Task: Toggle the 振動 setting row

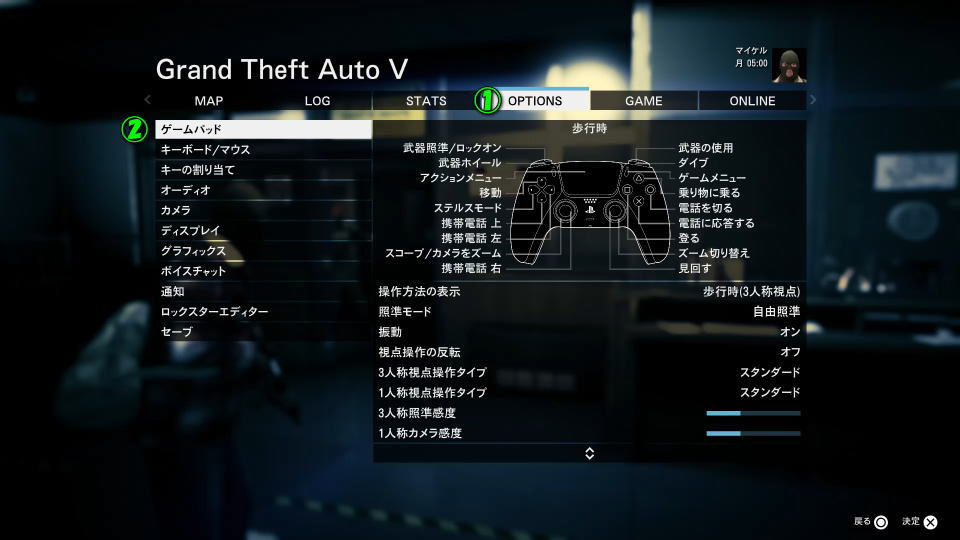Action: (x=589, y=332)
